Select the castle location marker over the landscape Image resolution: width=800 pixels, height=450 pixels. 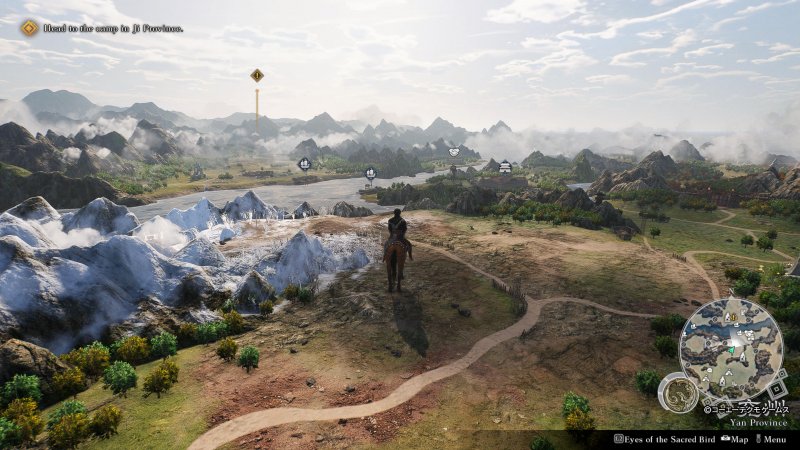pyautogui.click(x=505, y=166)
